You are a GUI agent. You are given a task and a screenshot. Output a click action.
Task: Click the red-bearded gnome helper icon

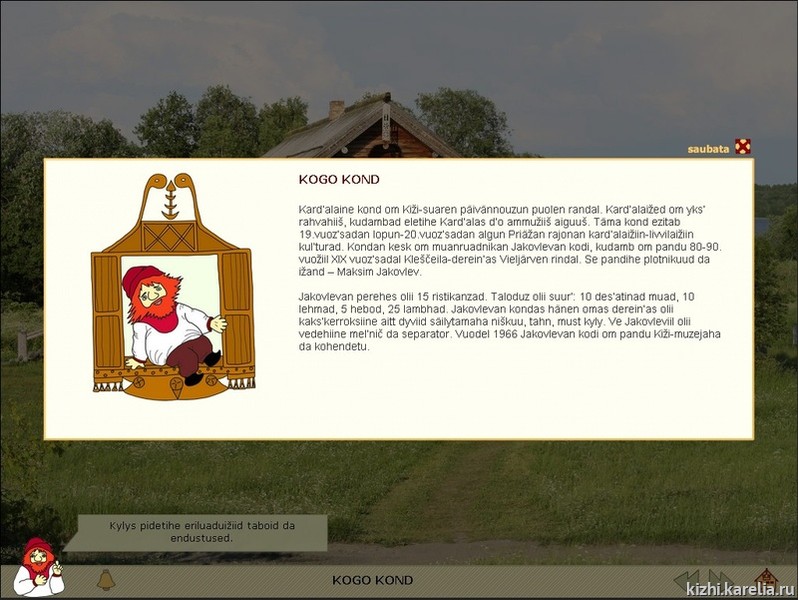38,568
